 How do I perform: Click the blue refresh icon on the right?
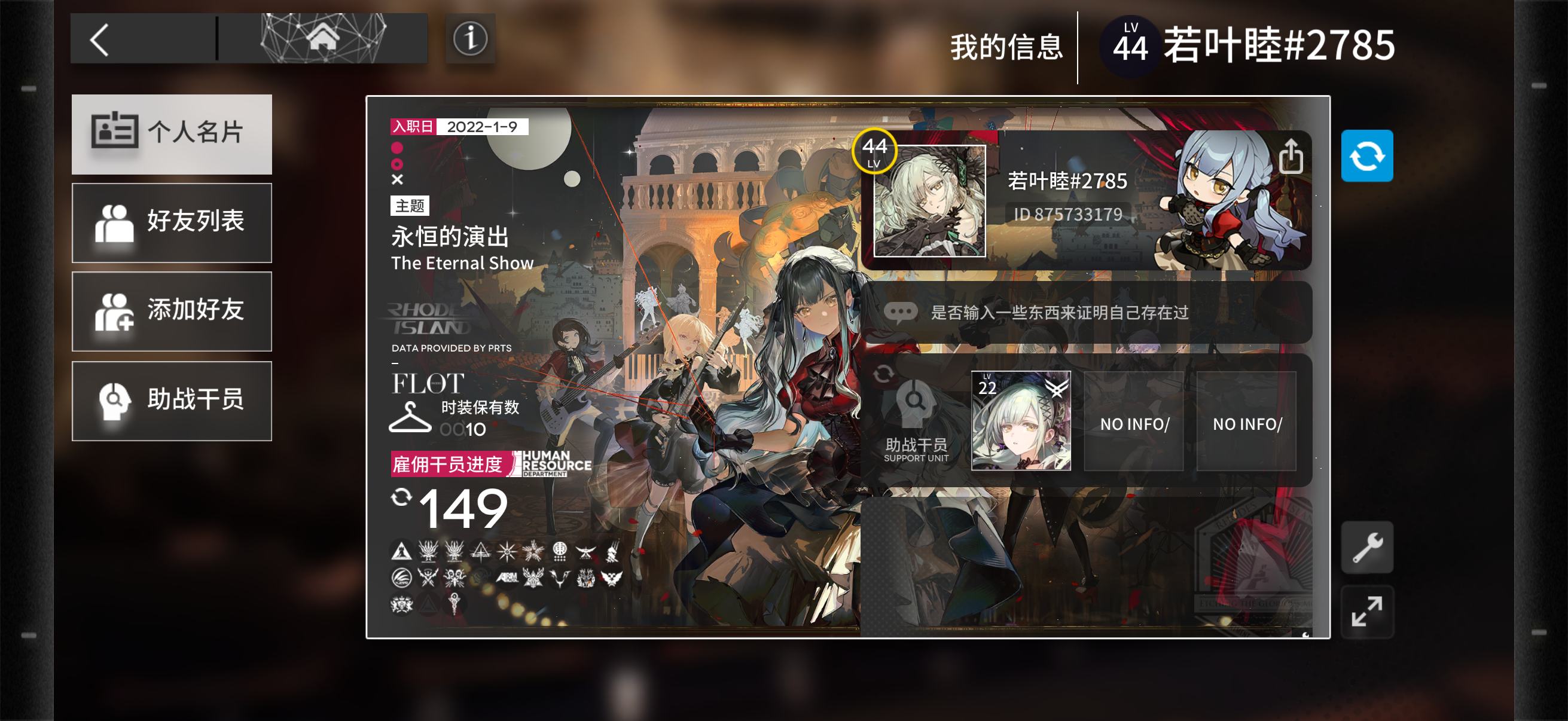[x=1367, y=157]
